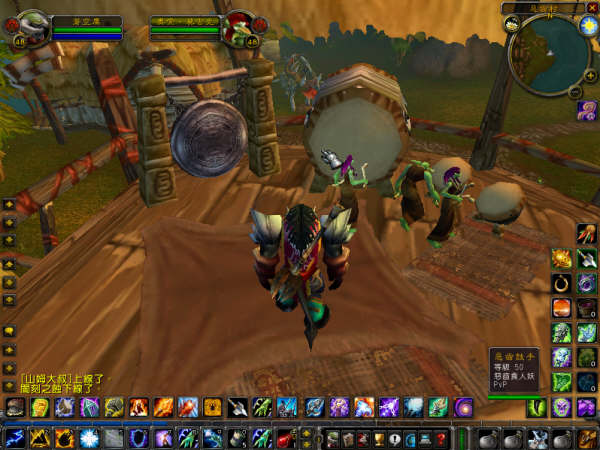The width and height of the screenshot is (600, 450).
Task: Open the tracking icon on the minimap's upper left
Action: pos(511,25)
